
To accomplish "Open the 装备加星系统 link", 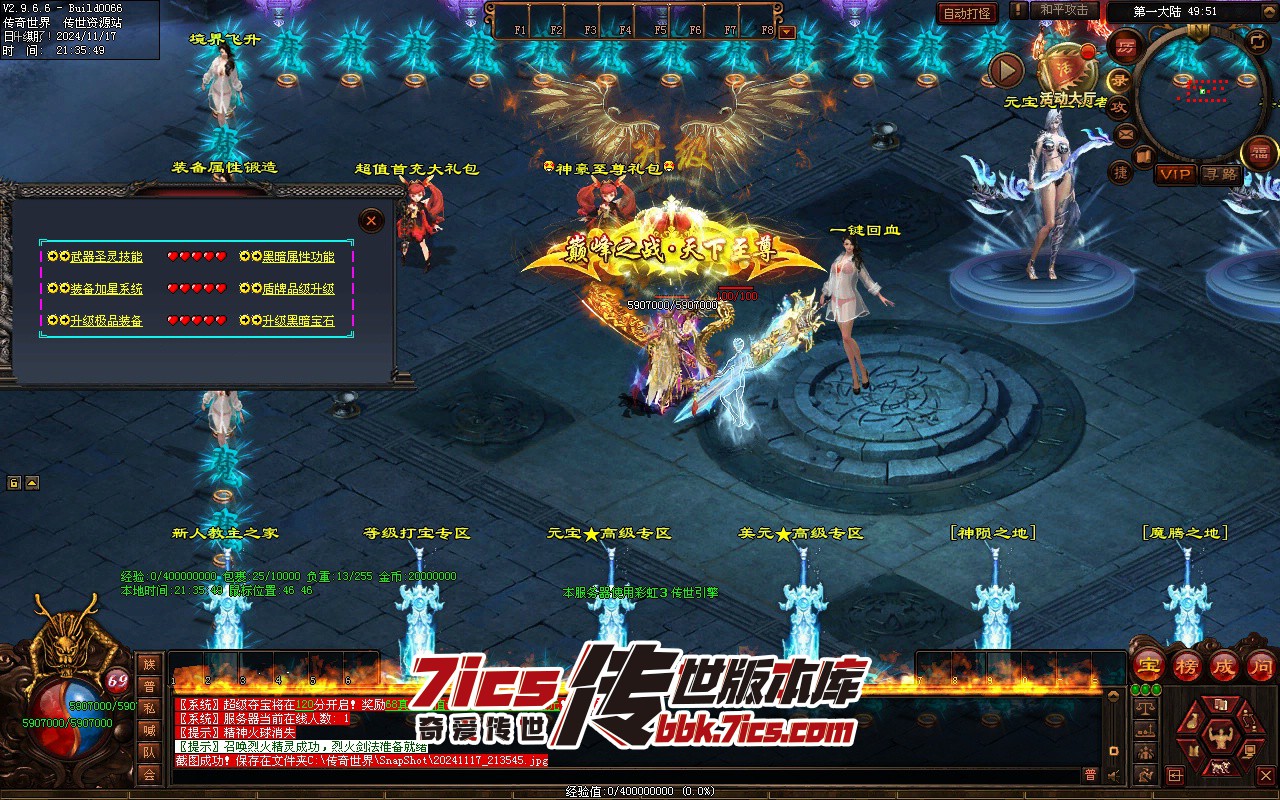I will click(x=106, y=289).
